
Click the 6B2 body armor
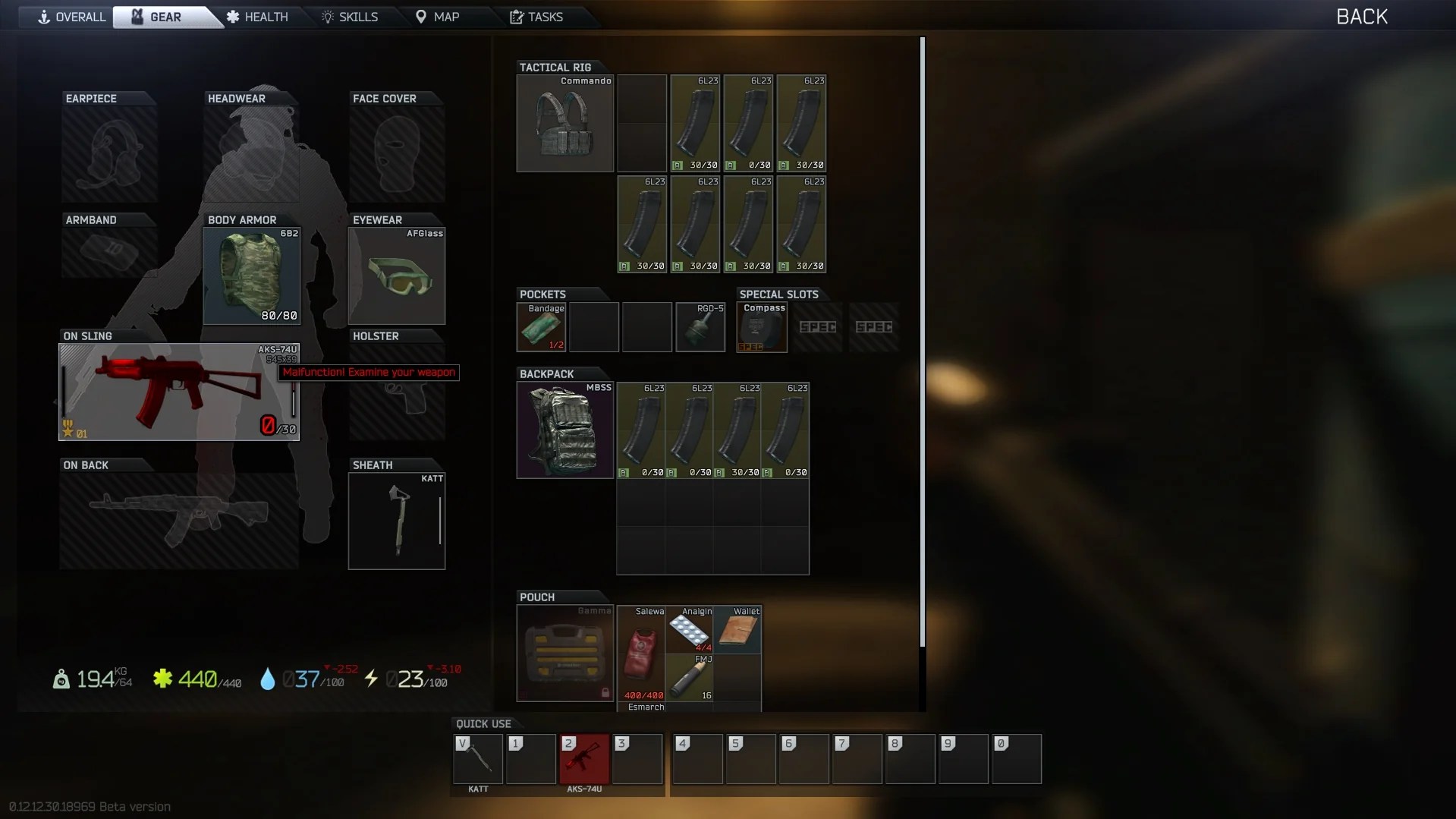[251, 275]
